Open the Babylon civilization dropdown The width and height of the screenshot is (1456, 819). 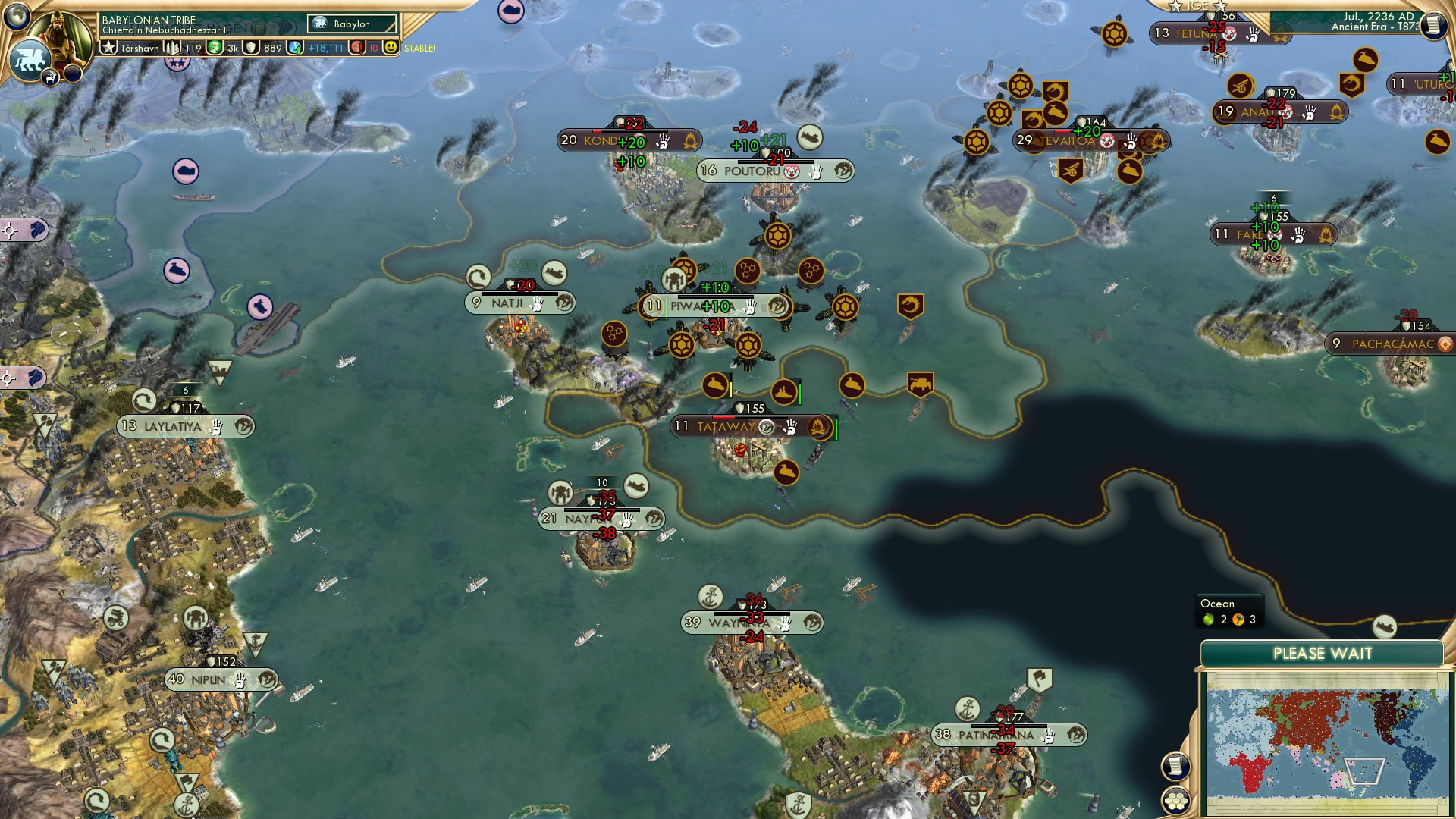coord(352,24)
